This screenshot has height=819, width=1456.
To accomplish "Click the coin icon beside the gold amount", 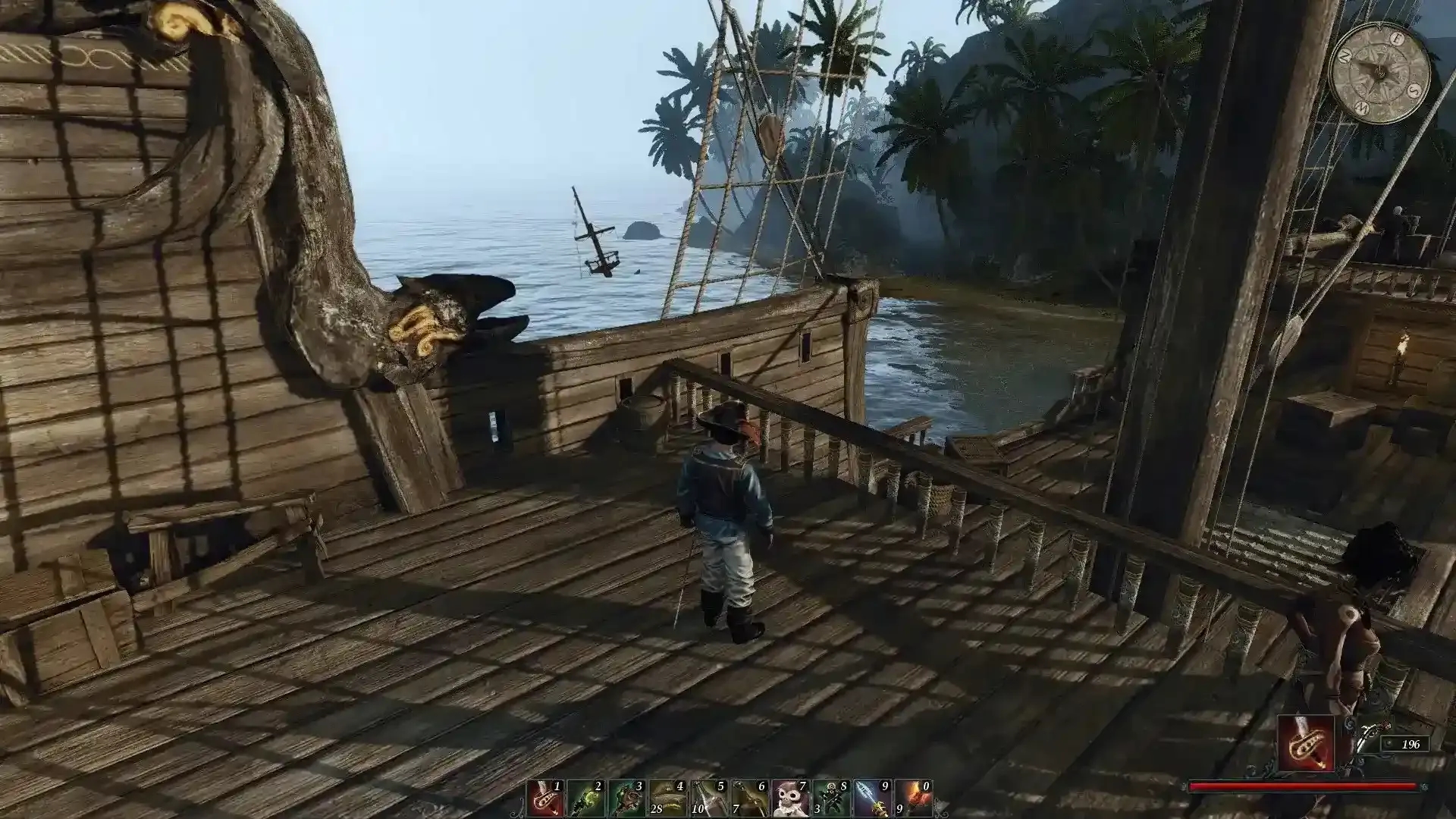I will coord(1386,743).
